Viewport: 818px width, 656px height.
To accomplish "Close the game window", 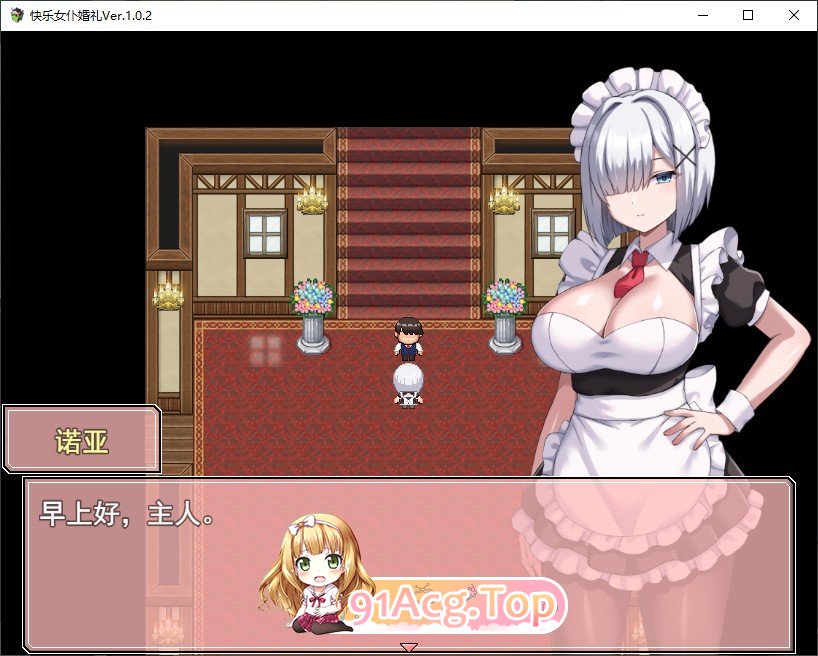I will (794, 15).
